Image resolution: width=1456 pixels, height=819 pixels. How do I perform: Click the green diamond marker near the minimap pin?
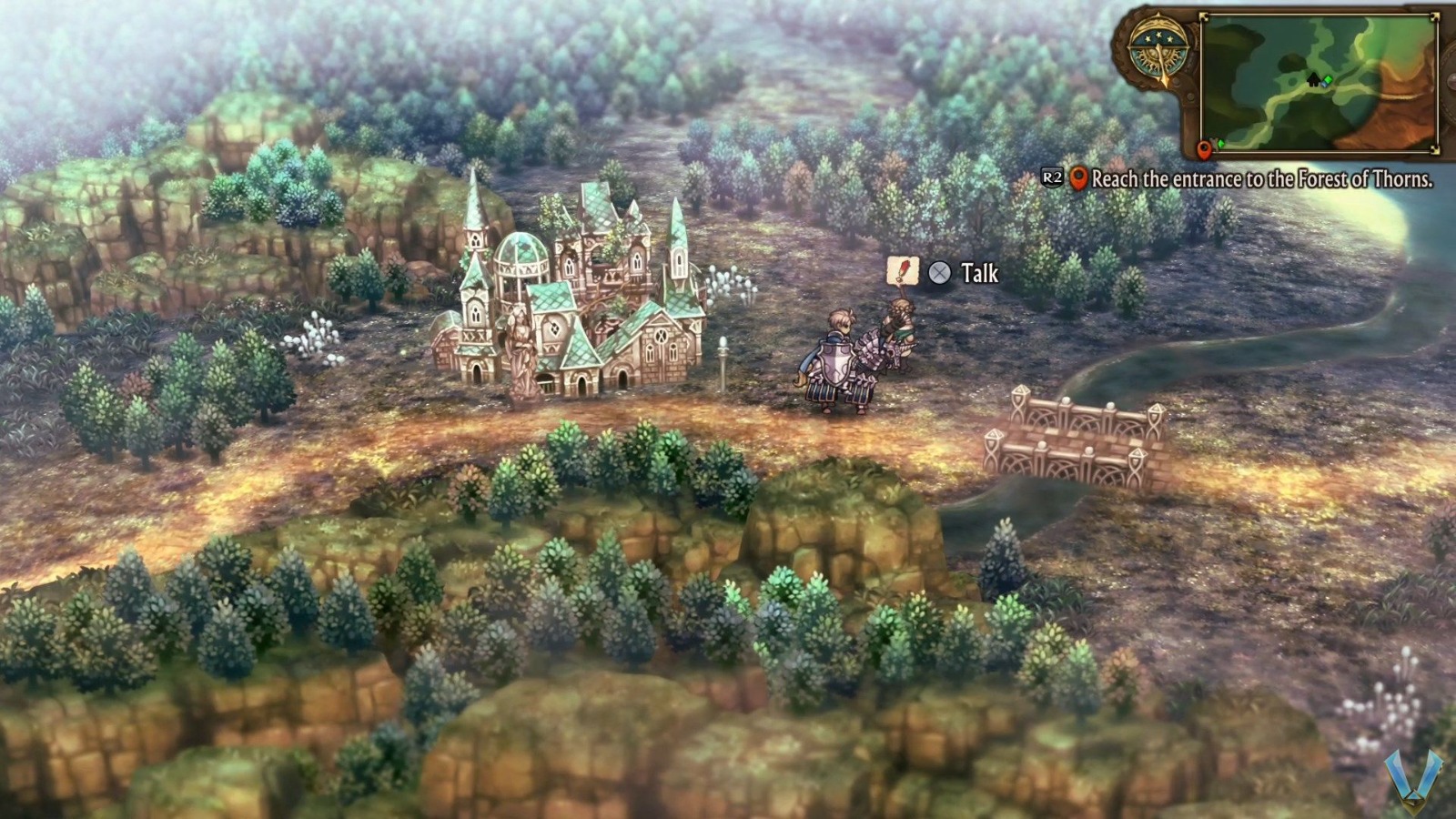click(x=1220, y=143)
